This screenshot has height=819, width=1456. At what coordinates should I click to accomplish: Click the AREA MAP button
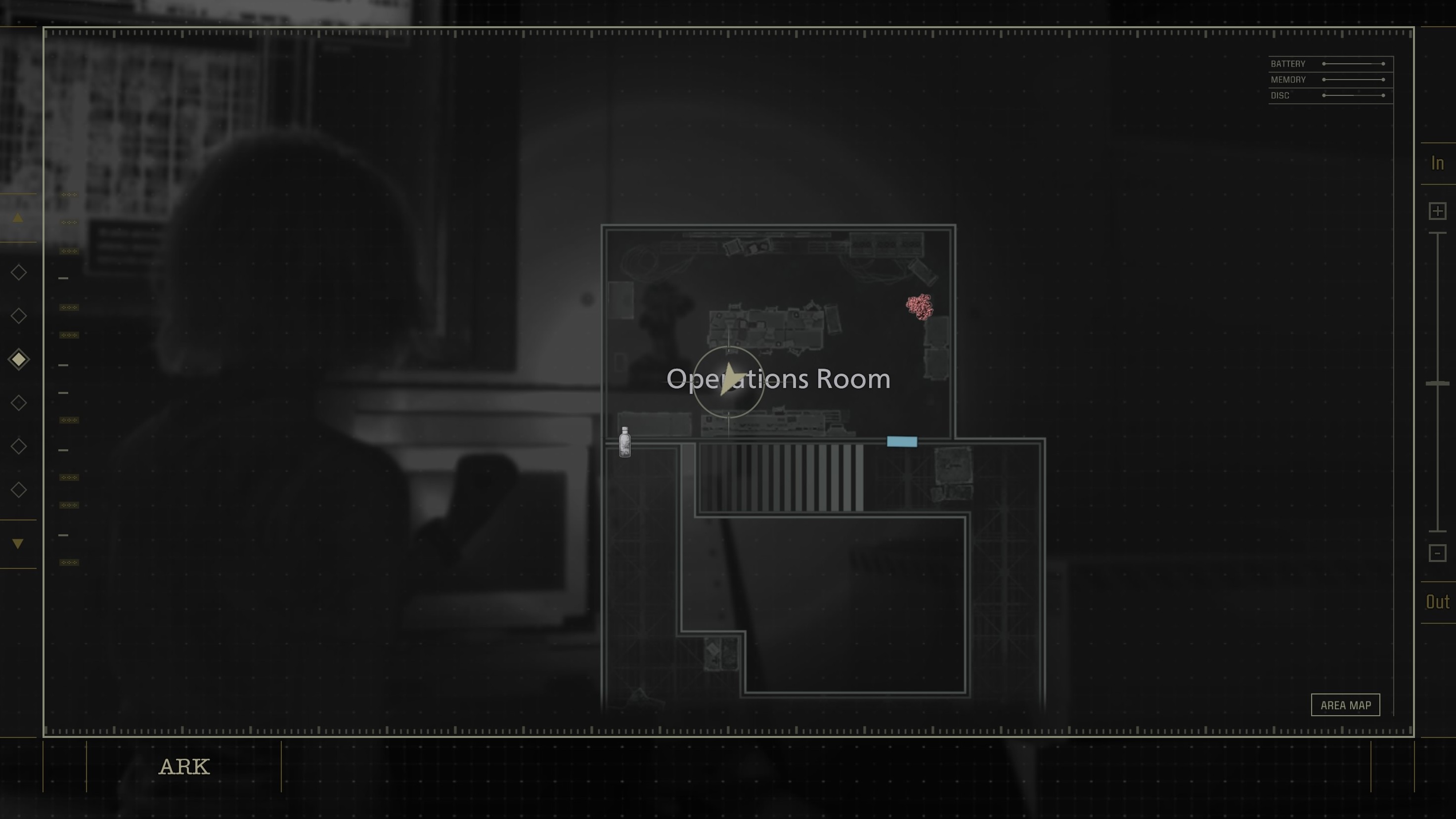point(1345,705)
